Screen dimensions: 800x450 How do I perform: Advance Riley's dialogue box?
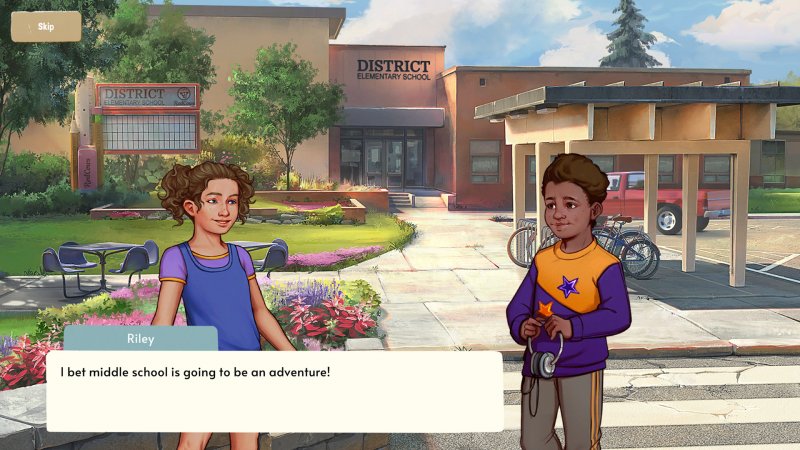(274, 391)
